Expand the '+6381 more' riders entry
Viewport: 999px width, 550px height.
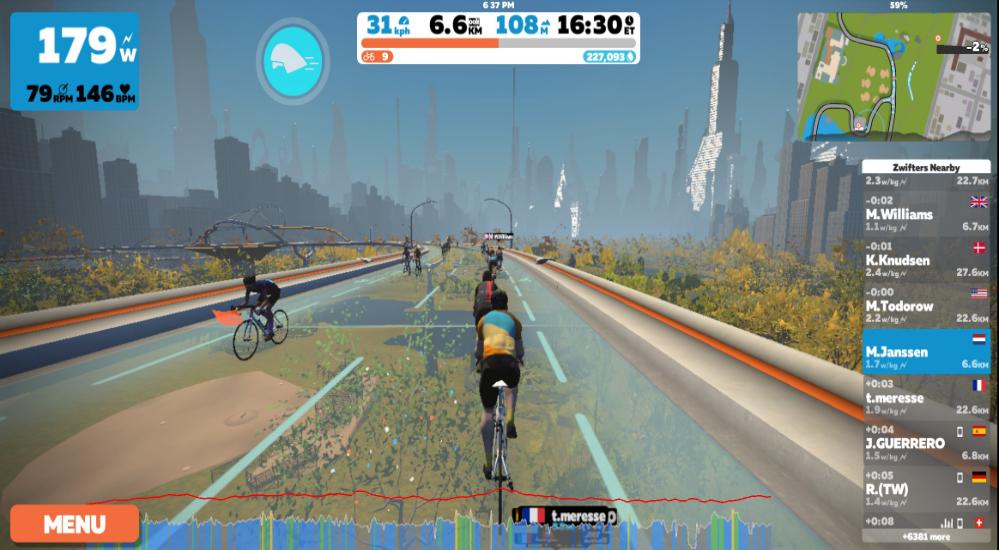pyautogui.click(x=926, y=536)
